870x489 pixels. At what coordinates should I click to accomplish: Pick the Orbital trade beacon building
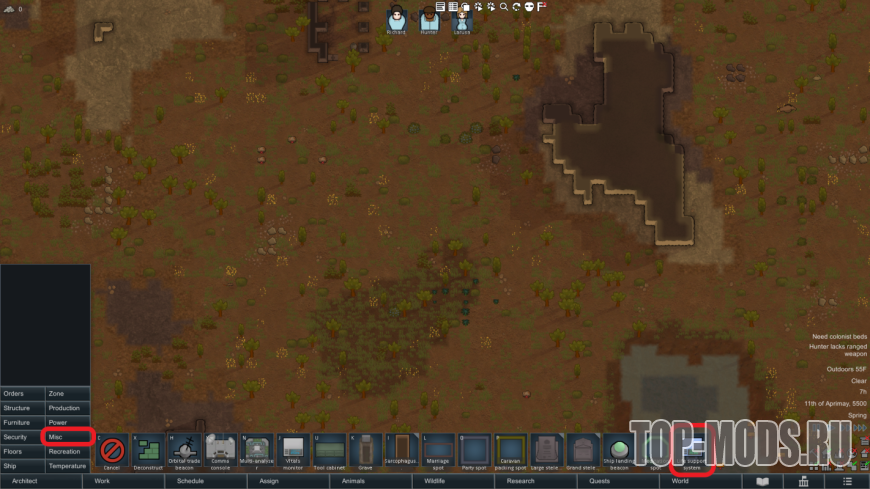tap(185, 452)
